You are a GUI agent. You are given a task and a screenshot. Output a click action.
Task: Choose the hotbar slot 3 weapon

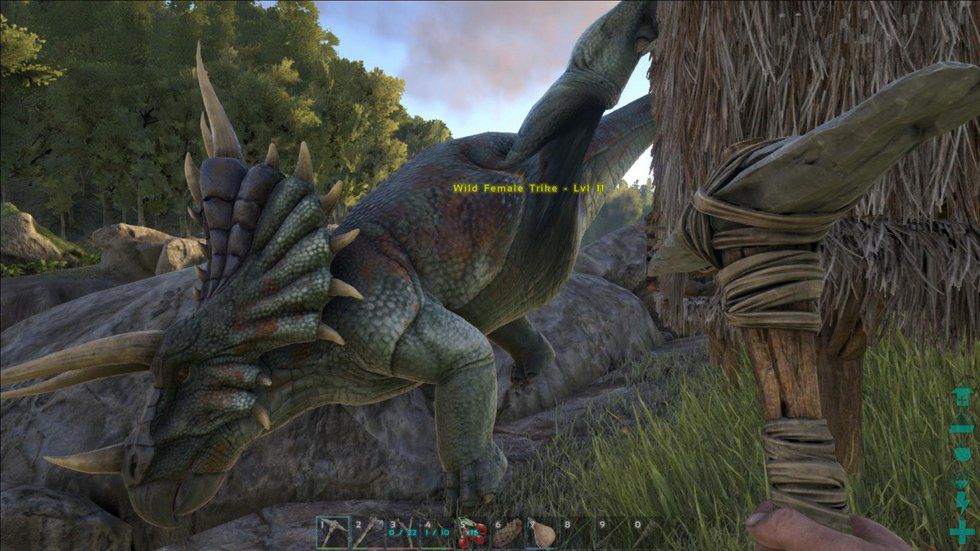[x=403, y=531]
